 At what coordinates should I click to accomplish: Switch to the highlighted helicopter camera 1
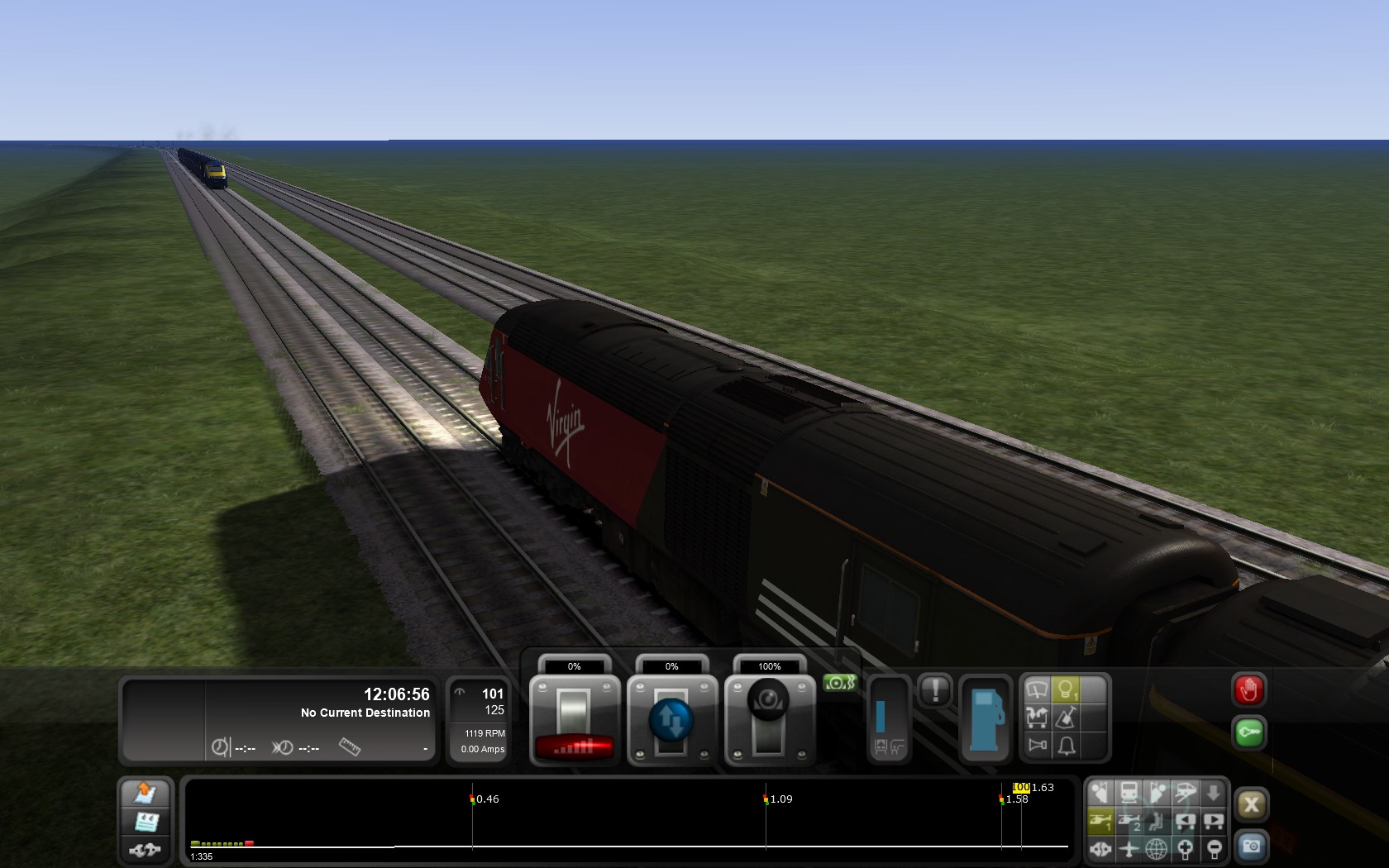click(x=1100, y=821)
